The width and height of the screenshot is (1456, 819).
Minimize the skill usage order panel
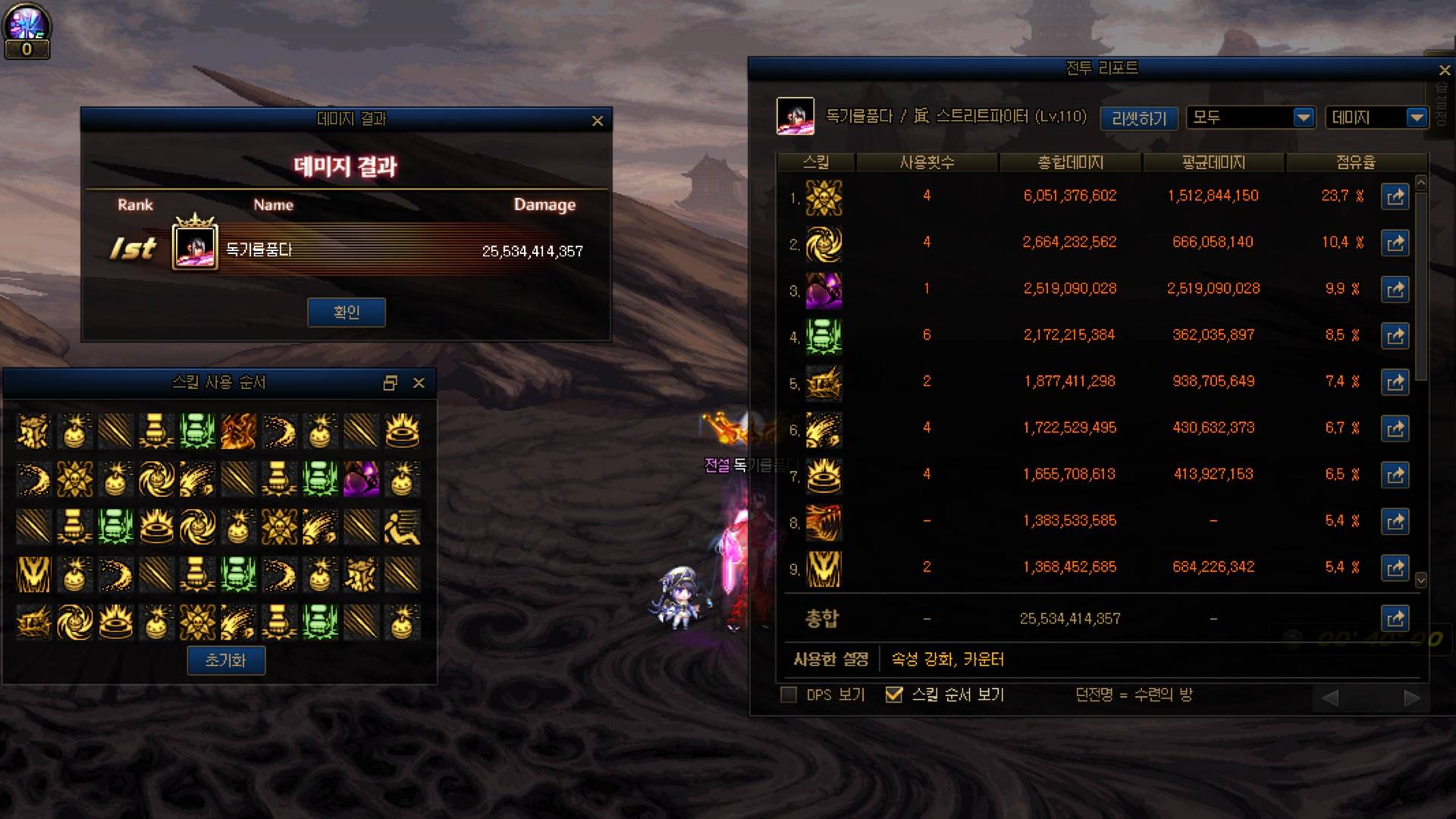(390, 383)
